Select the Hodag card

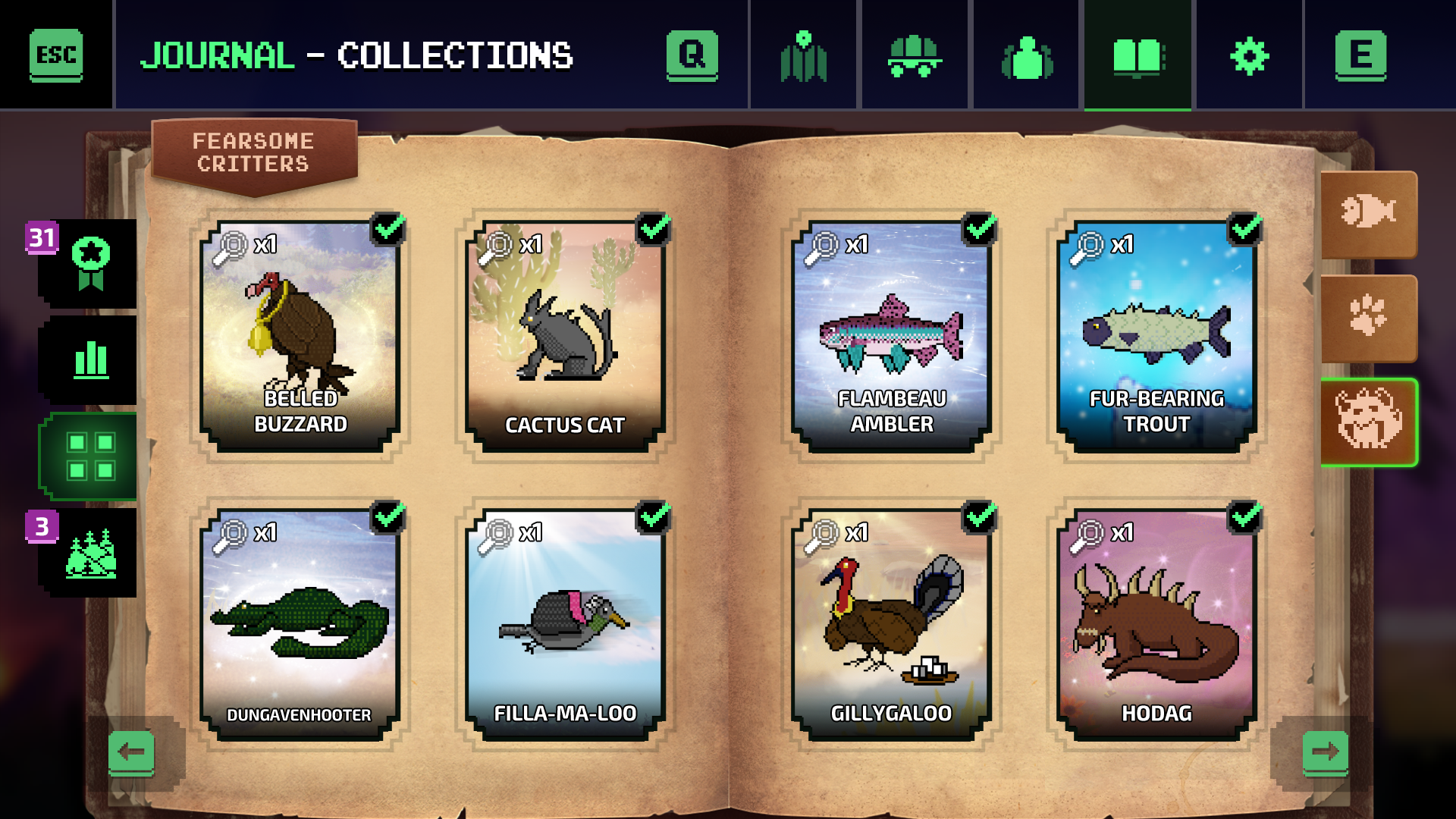(x=1156, y=624)
